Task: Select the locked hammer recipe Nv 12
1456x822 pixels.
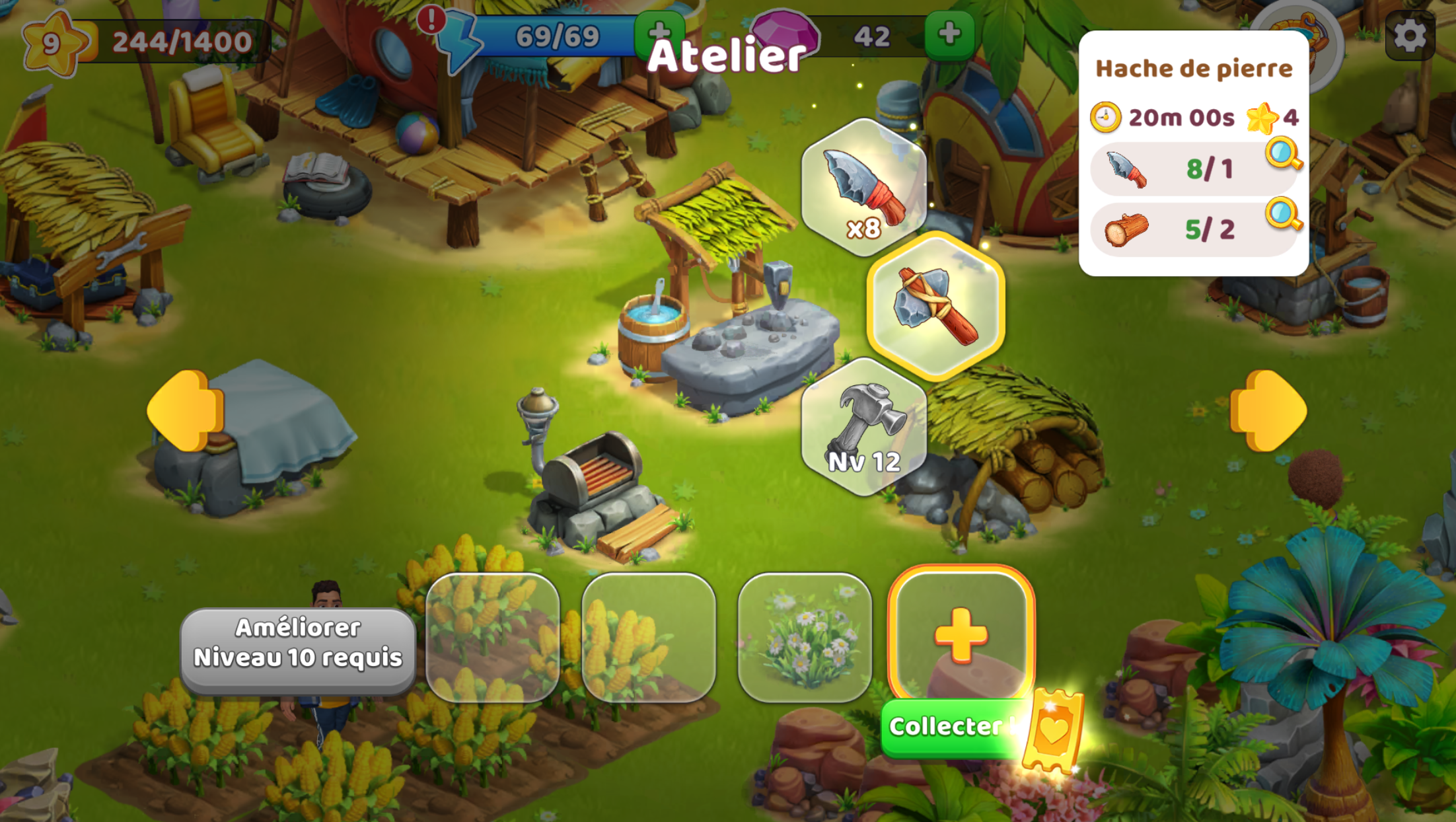Action: pyautogui.click(x=863, y=427)
